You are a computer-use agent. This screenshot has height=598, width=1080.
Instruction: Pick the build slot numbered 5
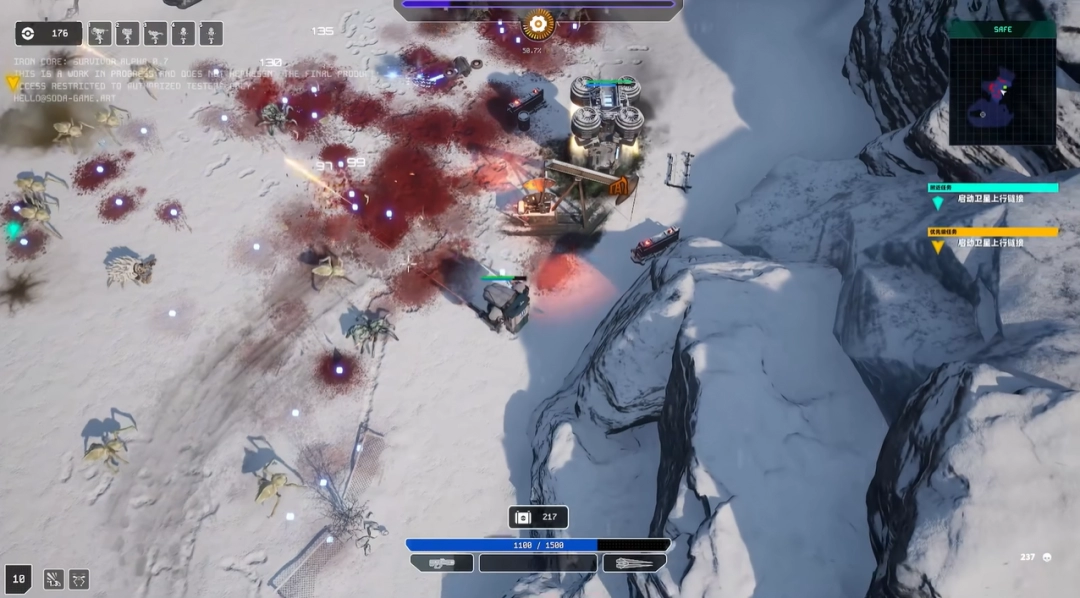211,35
